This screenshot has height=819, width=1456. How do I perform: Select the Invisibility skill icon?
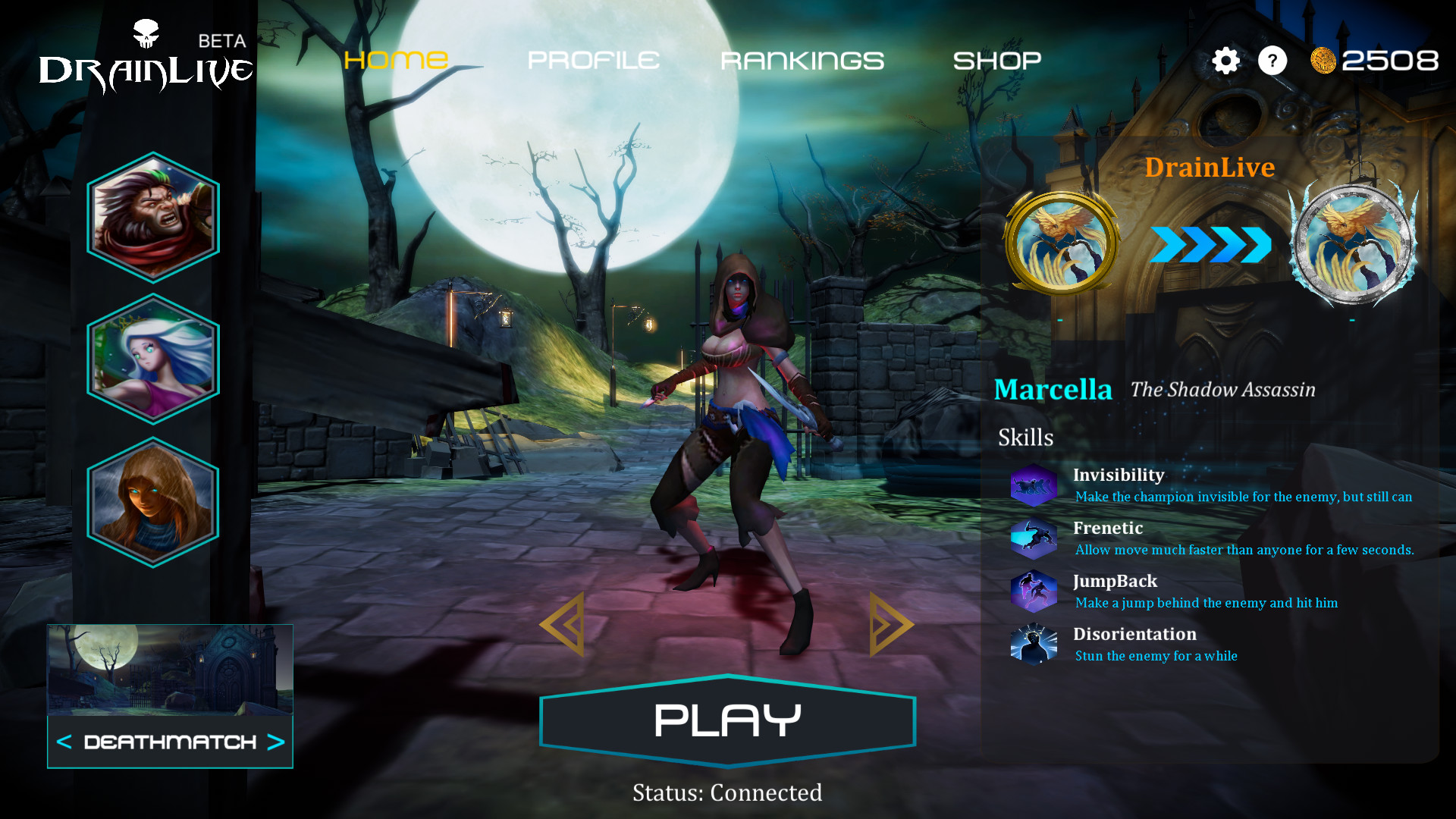(1034, 485)
